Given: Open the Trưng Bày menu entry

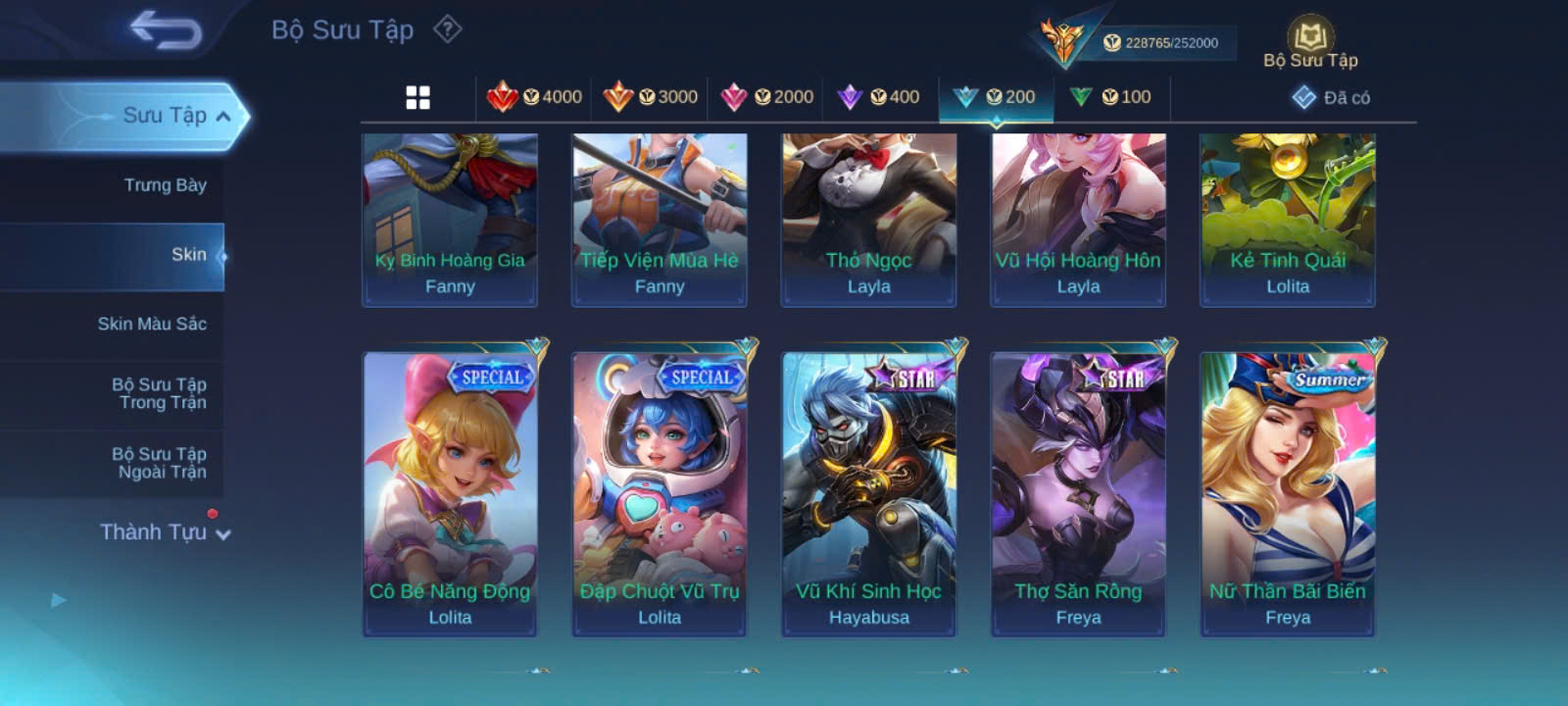Looking at the screenshot, I should coord(165,185).
